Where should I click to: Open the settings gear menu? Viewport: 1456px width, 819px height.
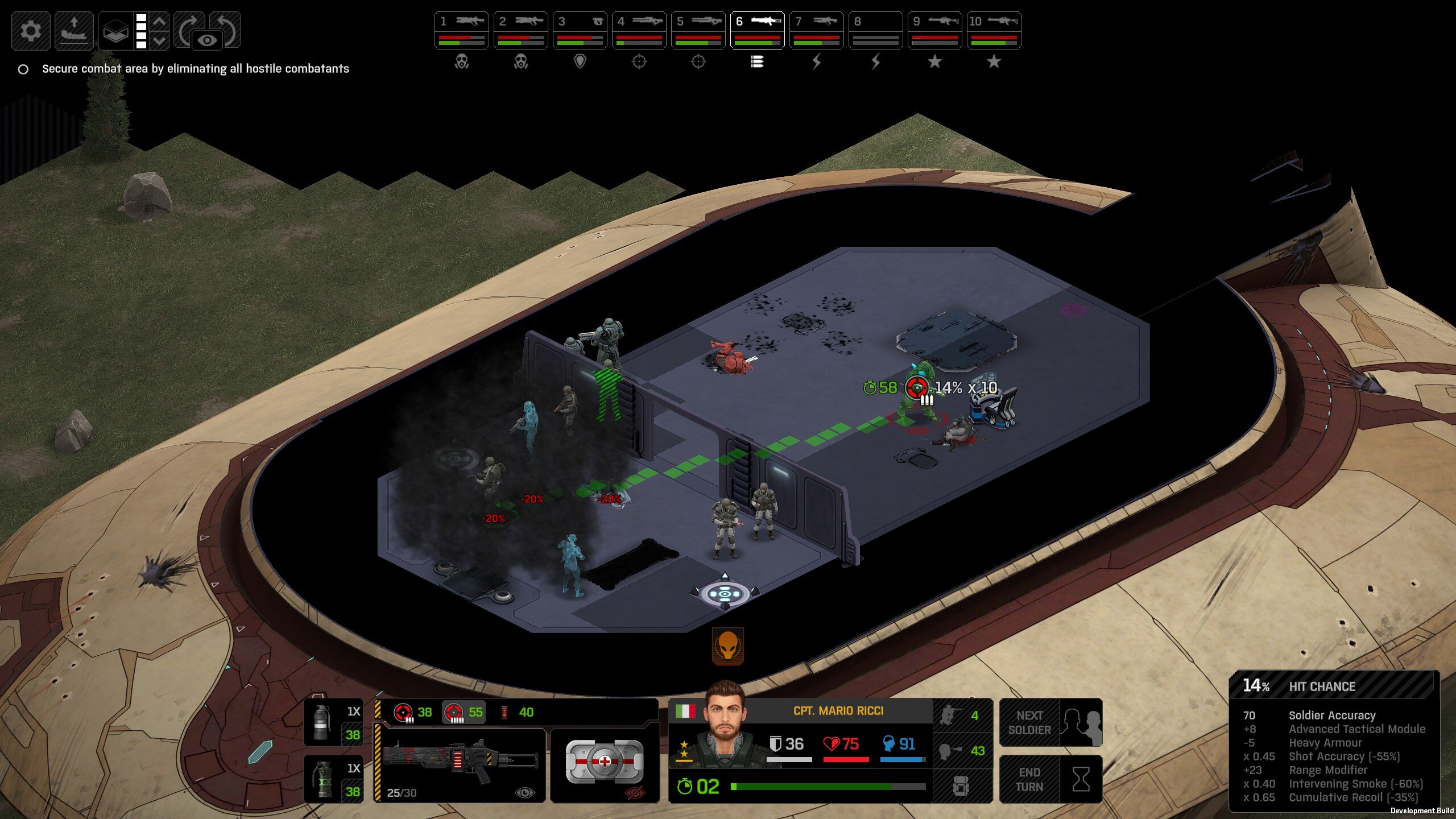31,30
